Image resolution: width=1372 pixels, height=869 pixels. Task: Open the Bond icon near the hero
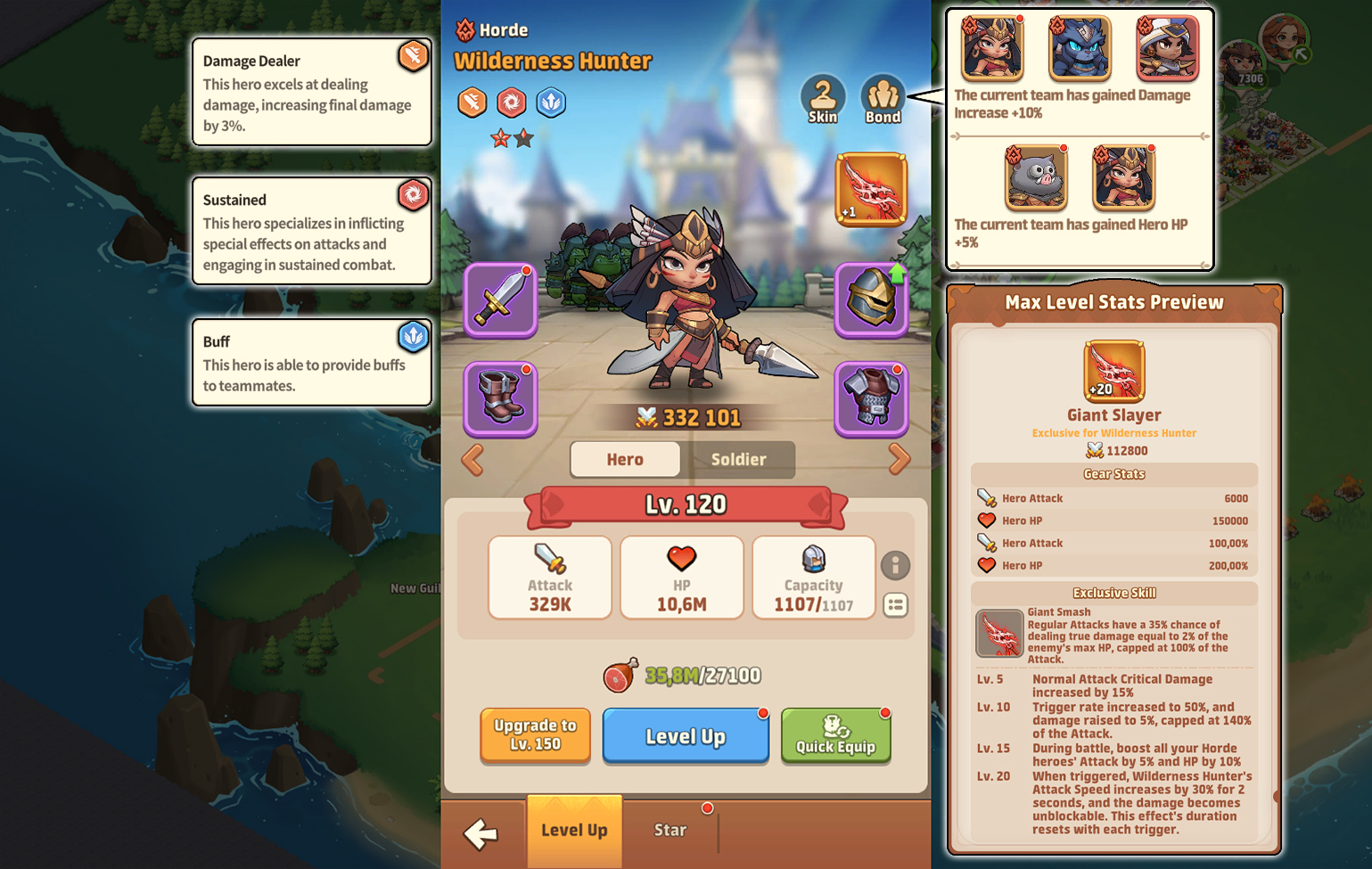point(882,94)
